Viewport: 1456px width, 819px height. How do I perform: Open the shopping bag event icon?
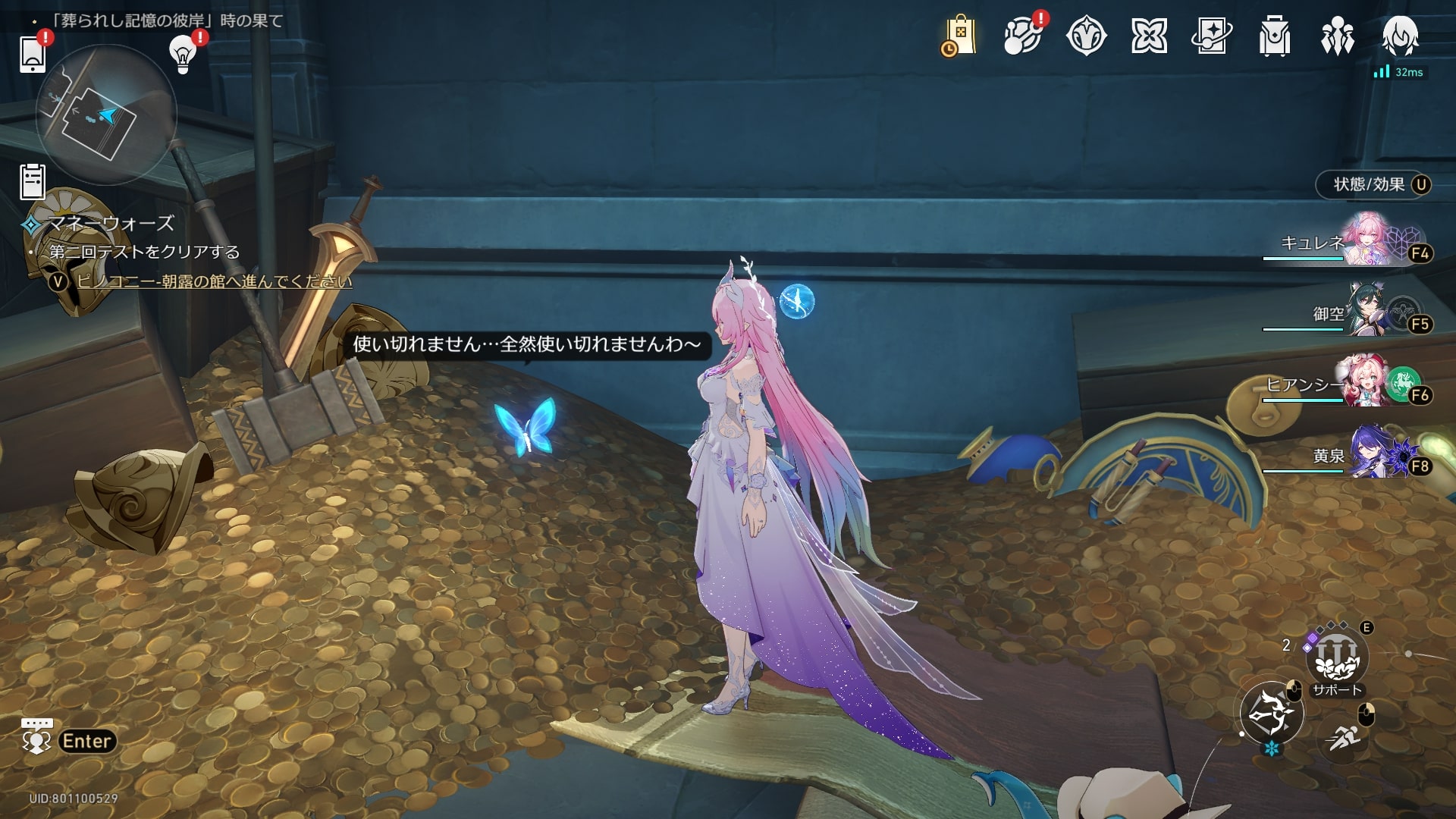tap(959, 36)
